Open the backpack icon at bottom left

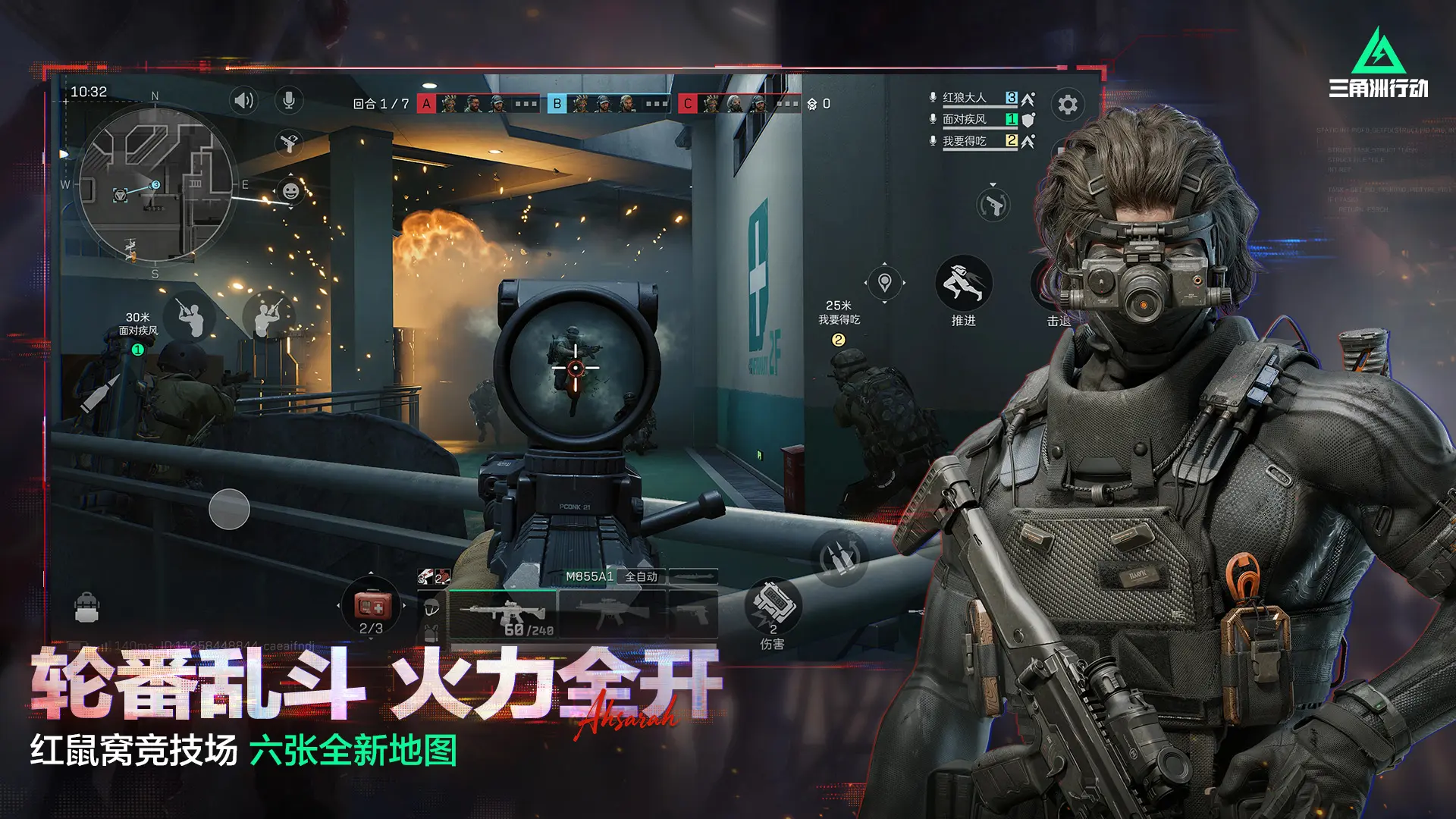86,605
